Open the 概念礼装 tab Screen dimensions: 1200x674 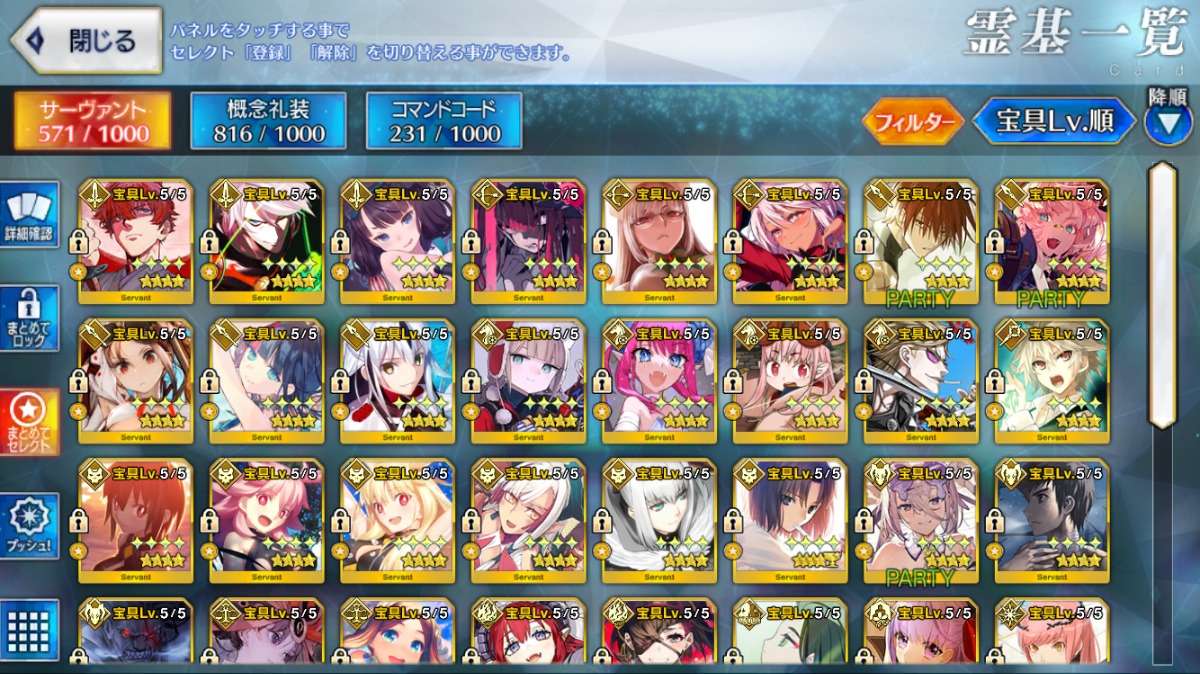(x=268, y=121)
